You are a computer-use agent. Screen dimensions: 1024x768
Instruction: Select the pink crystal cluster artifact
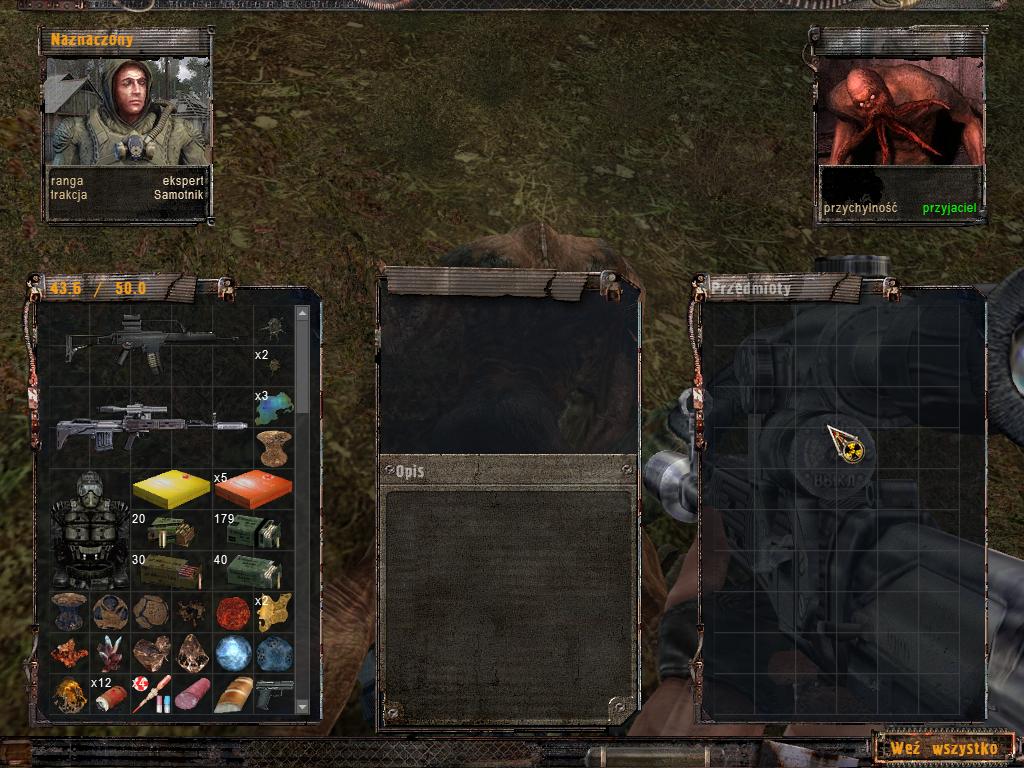[109, 653]
